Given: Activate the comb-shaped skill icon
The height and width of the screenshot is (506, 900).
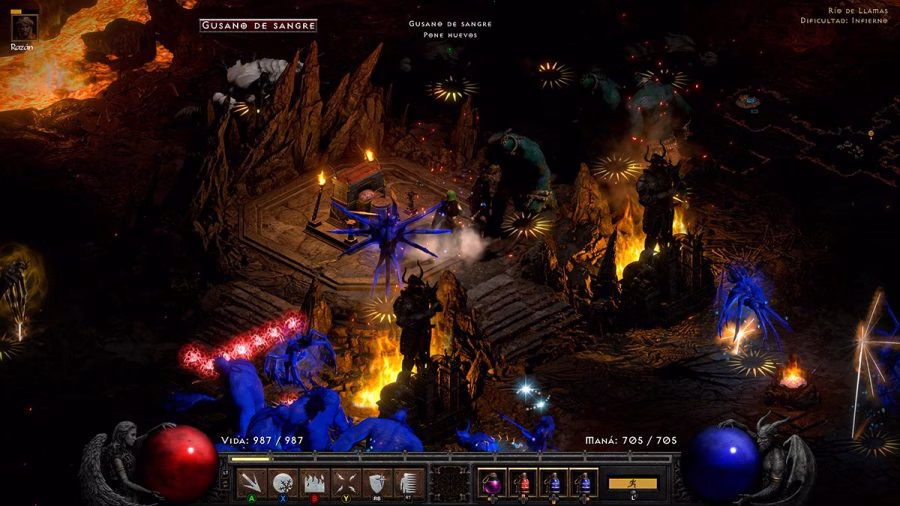Looking at the screenshot, I should coord(406,481).
